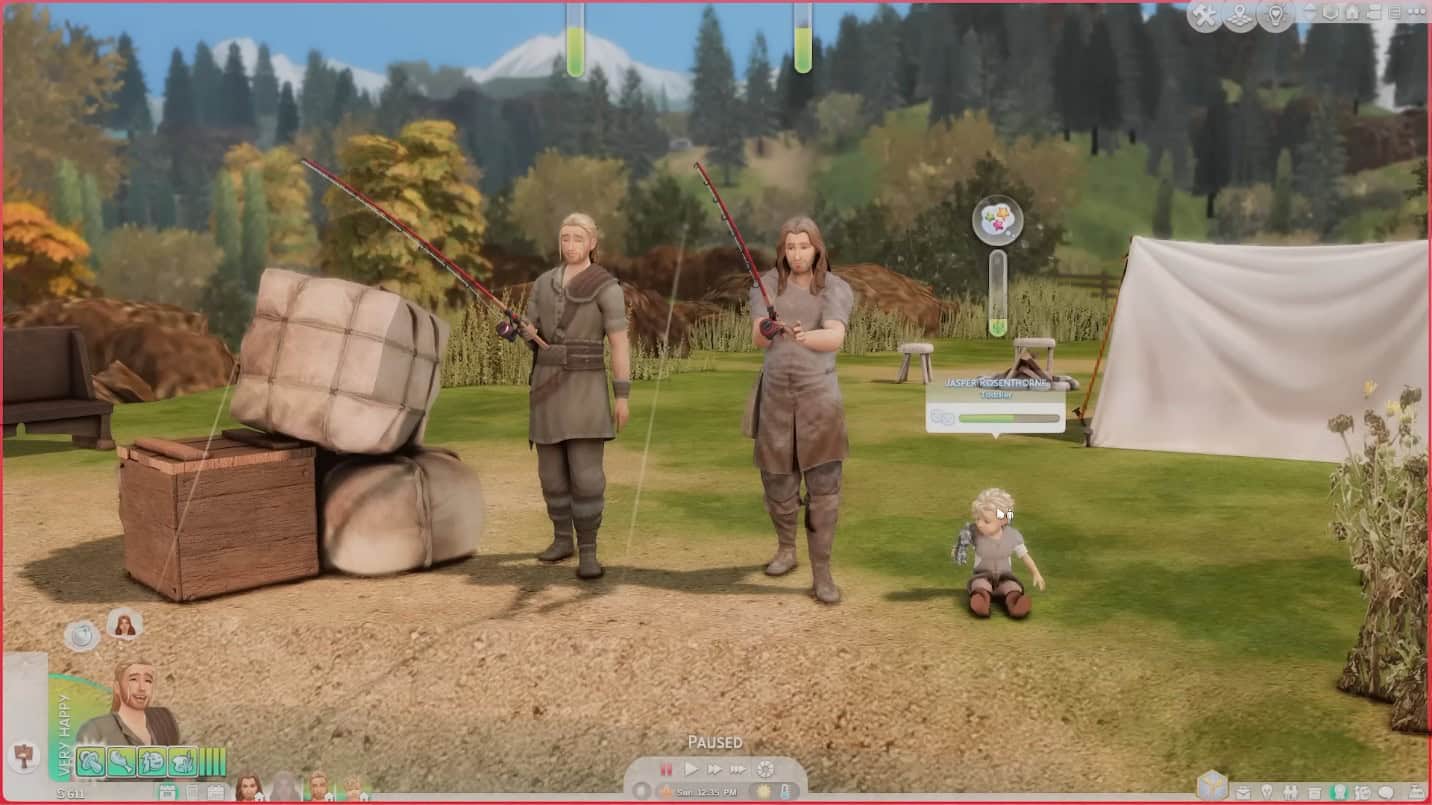
Task: Click the floor-up chevron near the camera icons
Action: [x=1308, y=14]
